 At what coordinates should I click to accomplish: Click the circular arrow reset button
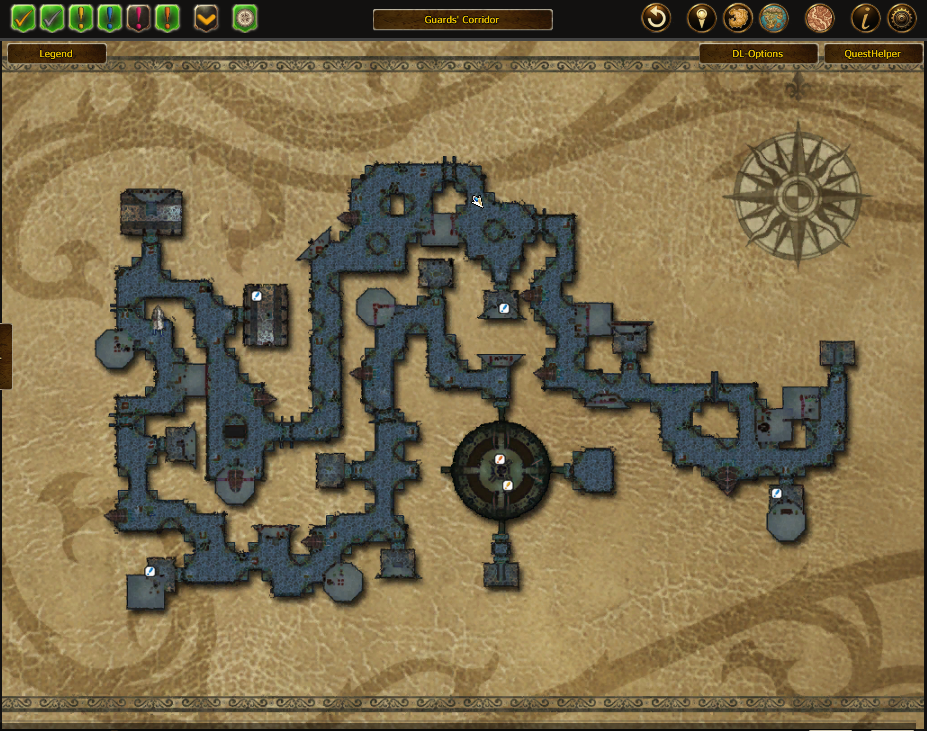[656, 17]
